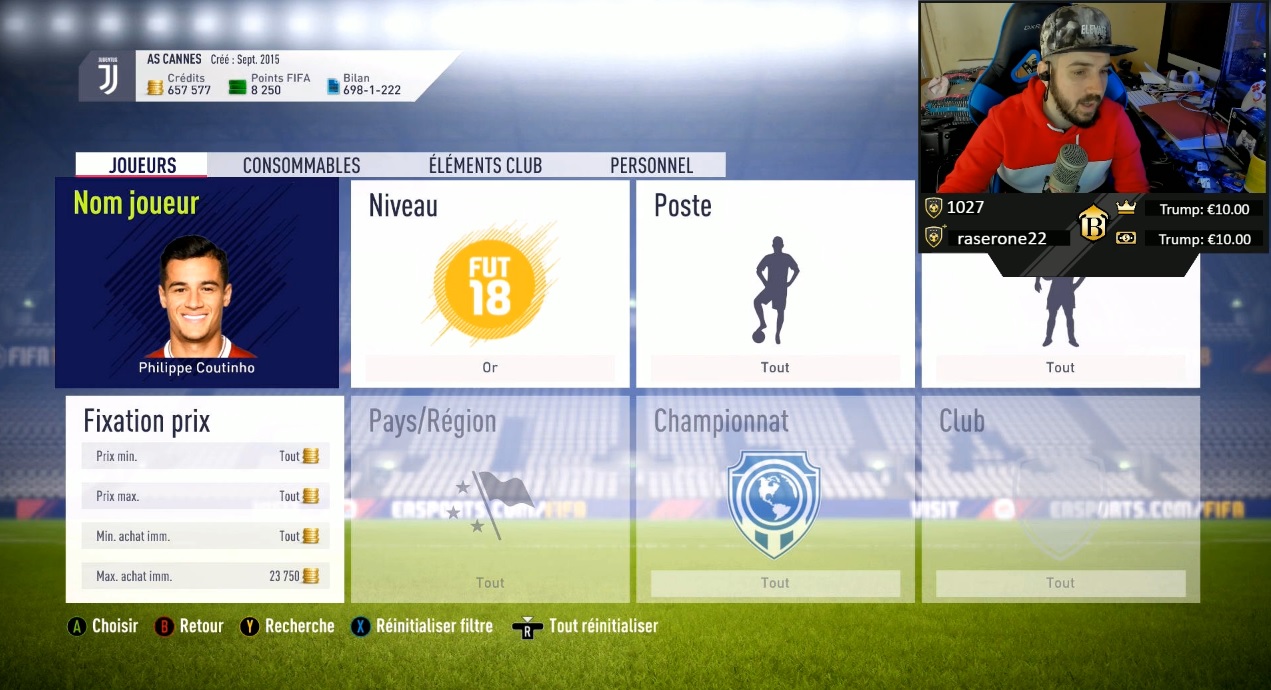Choose the Championnat filter tile
The width and height of the screenshot is (1271, 690).
tap(775, 499)
